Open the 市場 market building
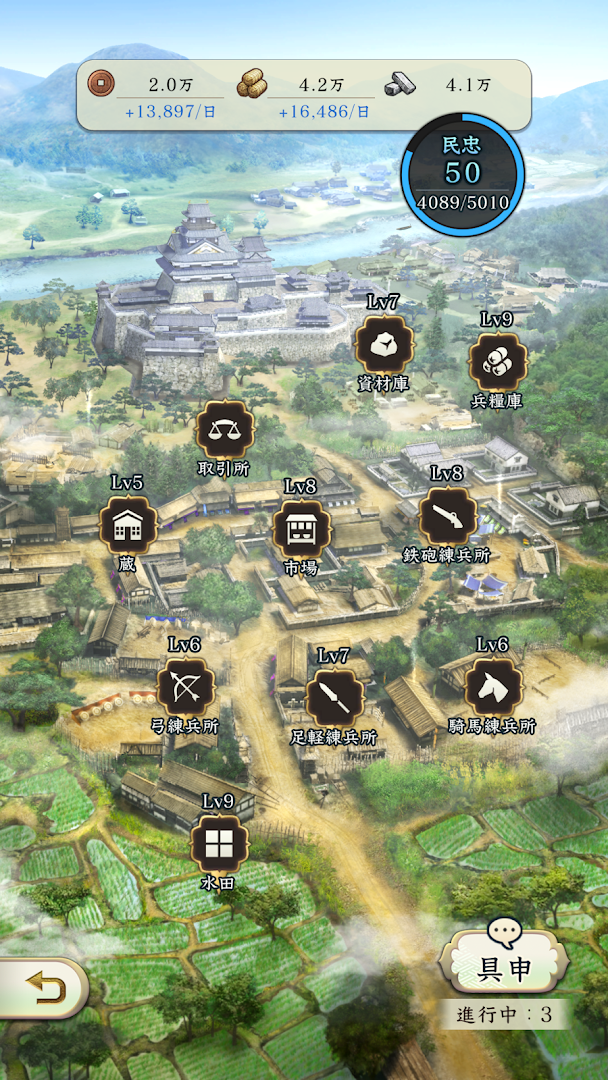The width and height of the screenshot is (608, 1080). pos(300,529)
